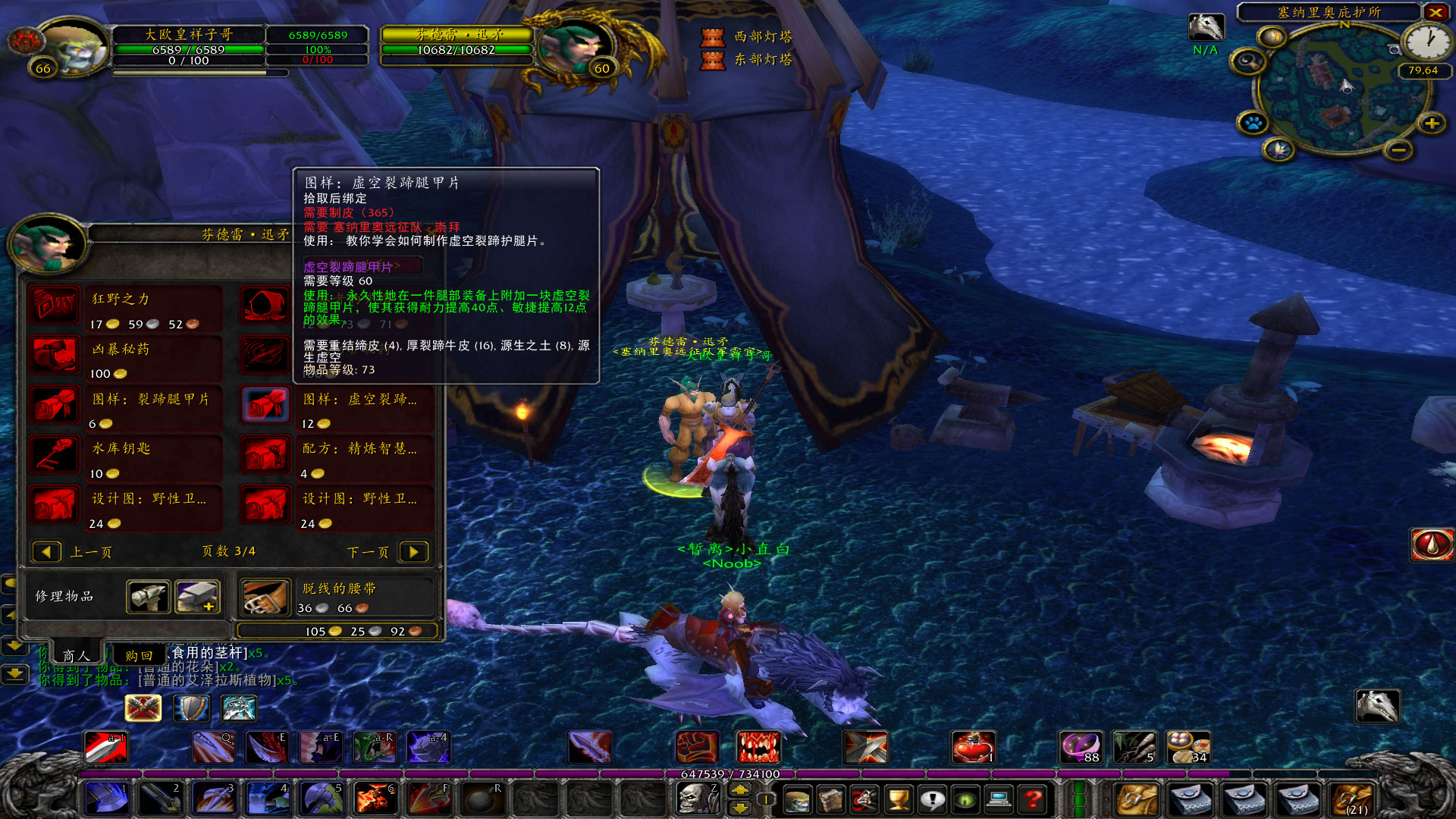Select the 凶暴秘药 merchant item
This screenshot has width=1456, height=819.
pos(55,356)
